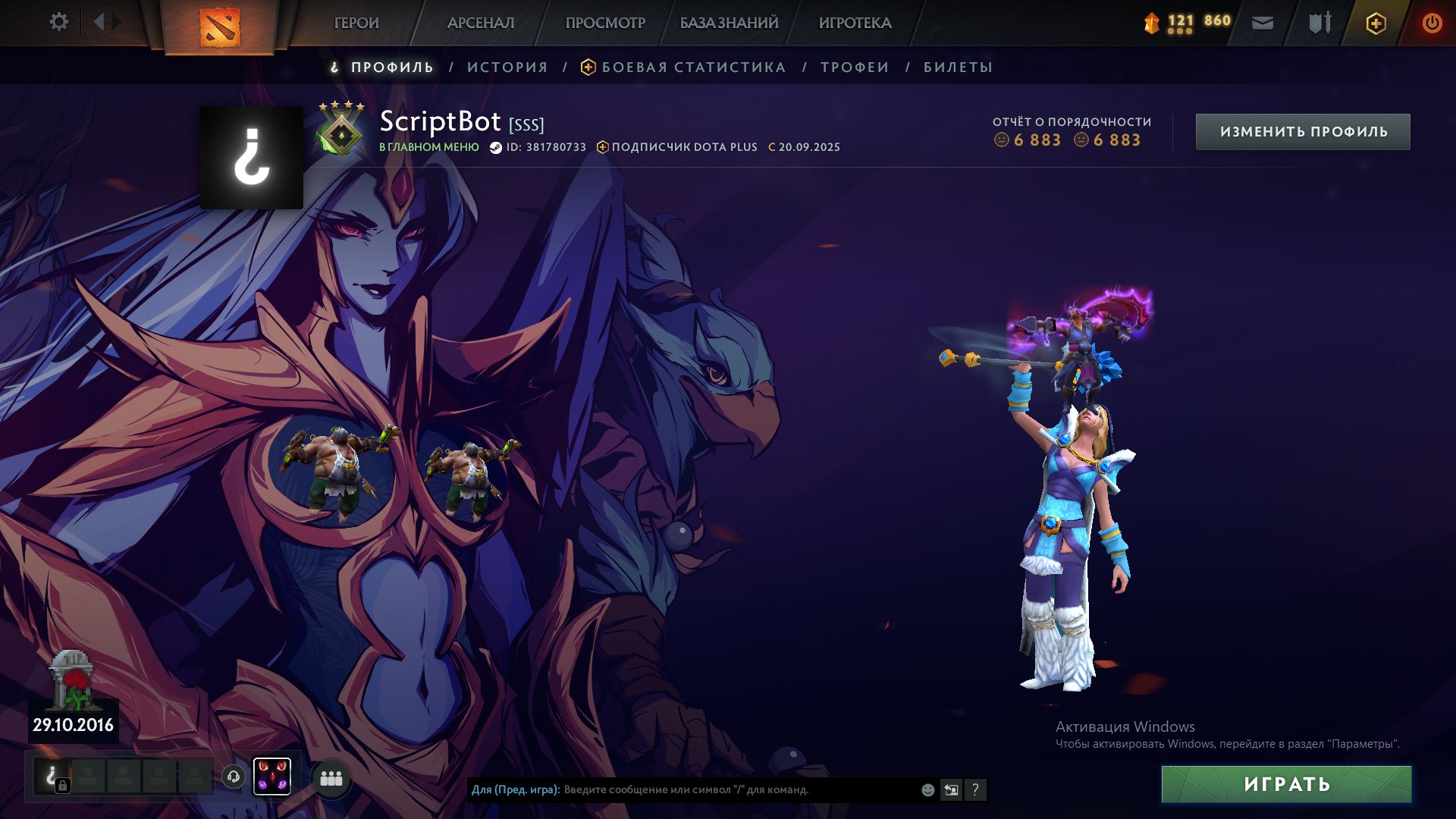Screen dimensions: 1456x819
Task: Go to the ПРОСМОТР section
Action: point(605,24)
